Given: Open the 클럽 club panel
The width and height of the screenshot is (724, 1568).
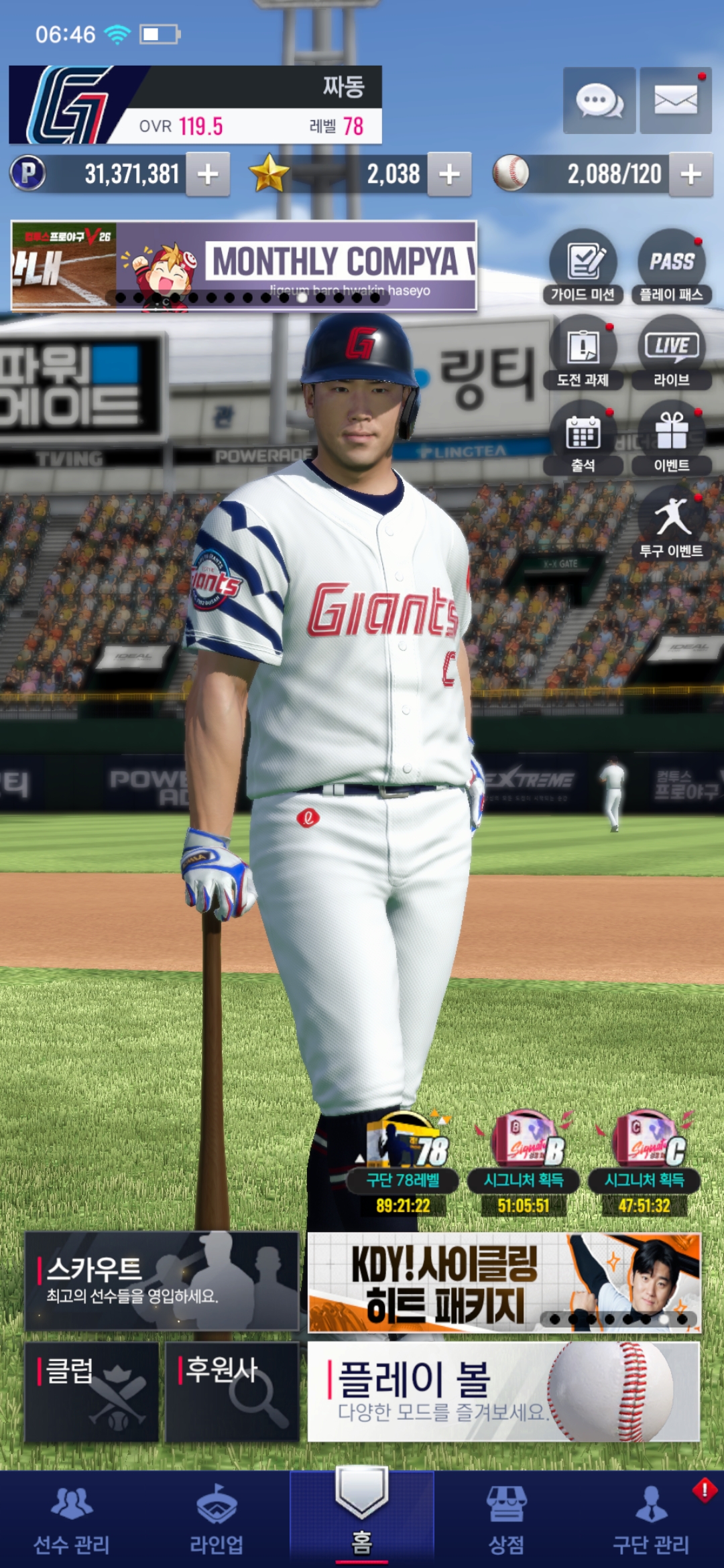Looking at the screenshot, I should 92,1392.
